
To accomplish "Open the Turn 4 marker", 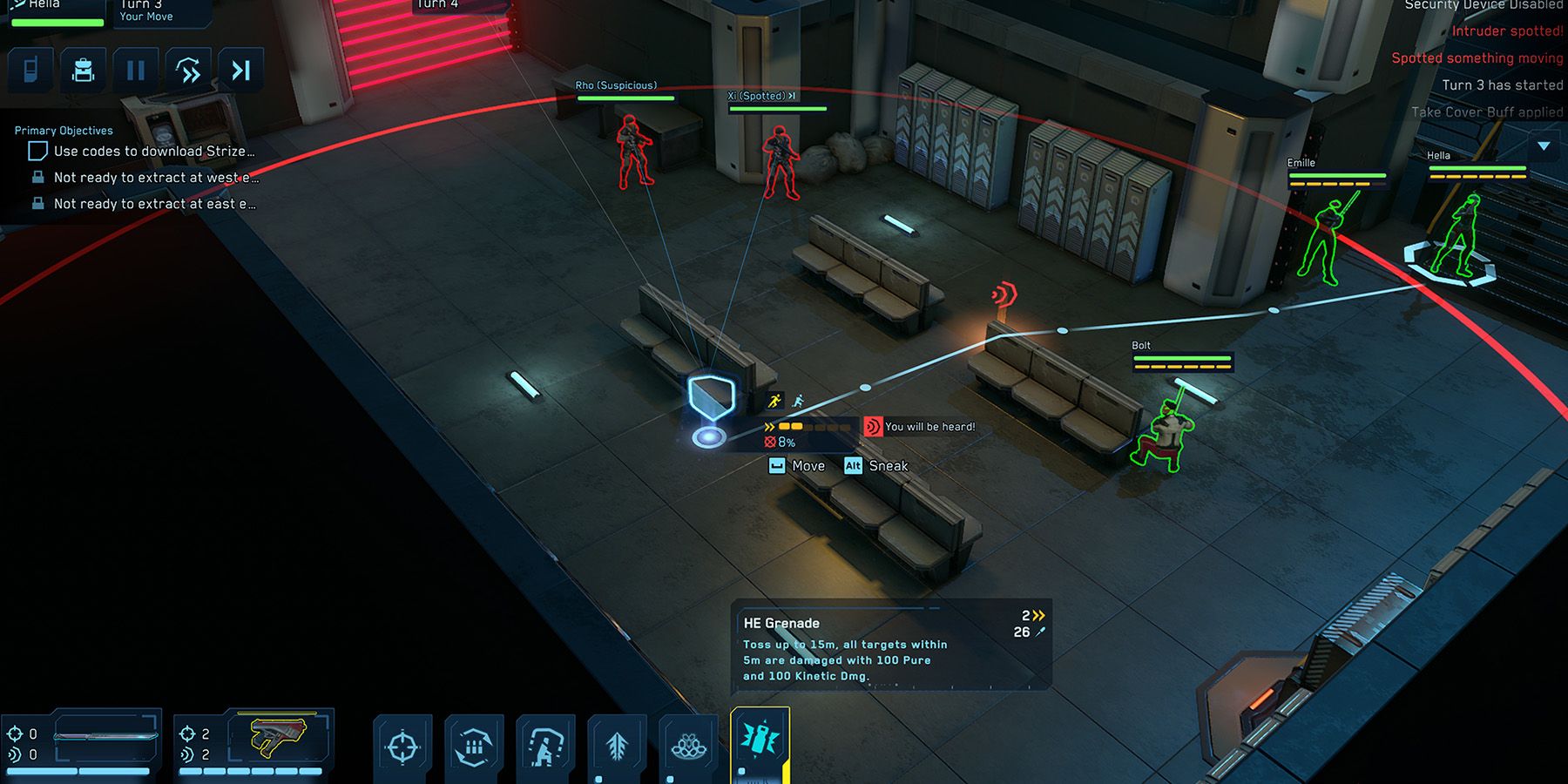I will (437, 5).
